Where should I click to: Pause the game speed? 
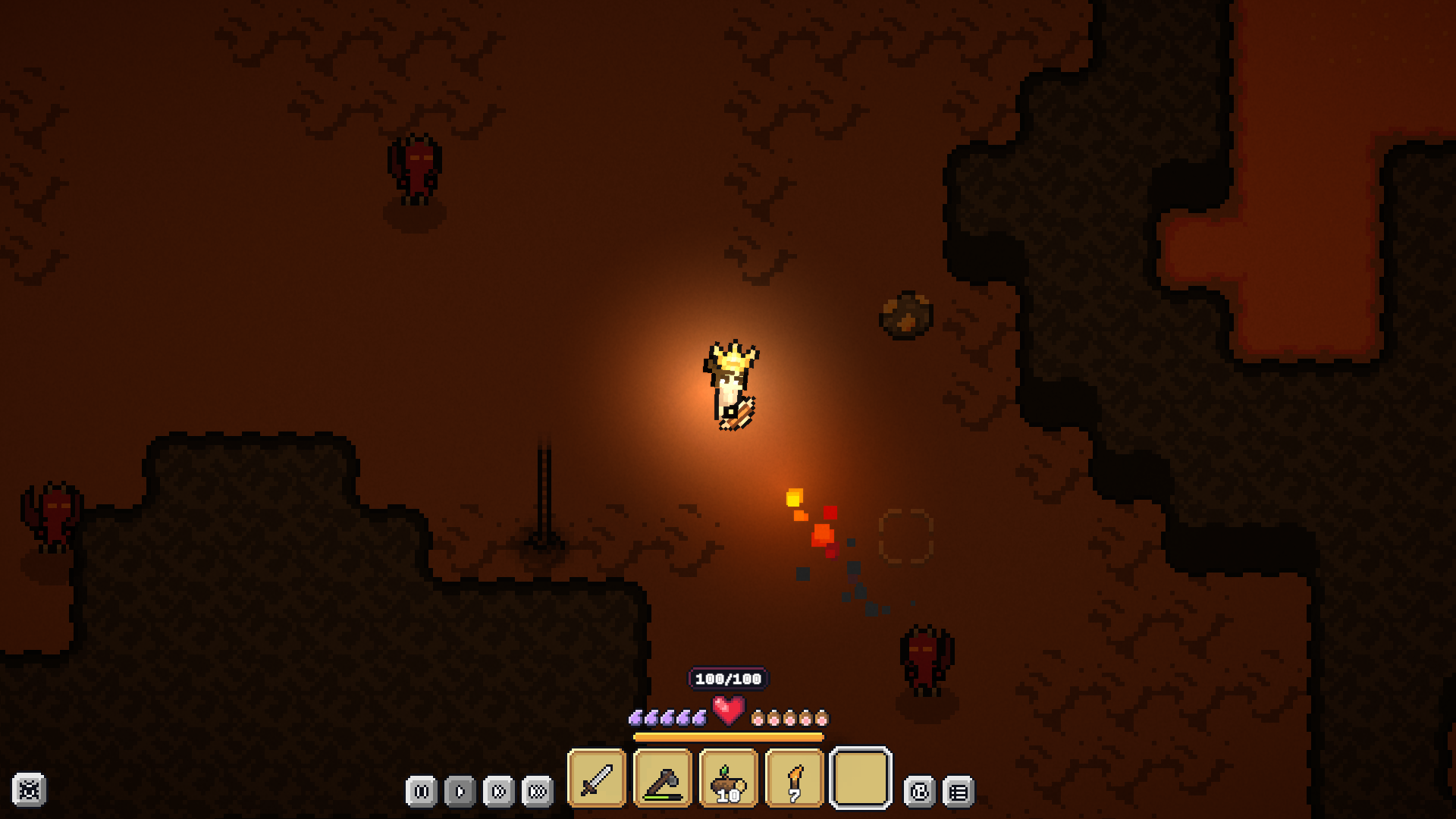tap(422, 792)
